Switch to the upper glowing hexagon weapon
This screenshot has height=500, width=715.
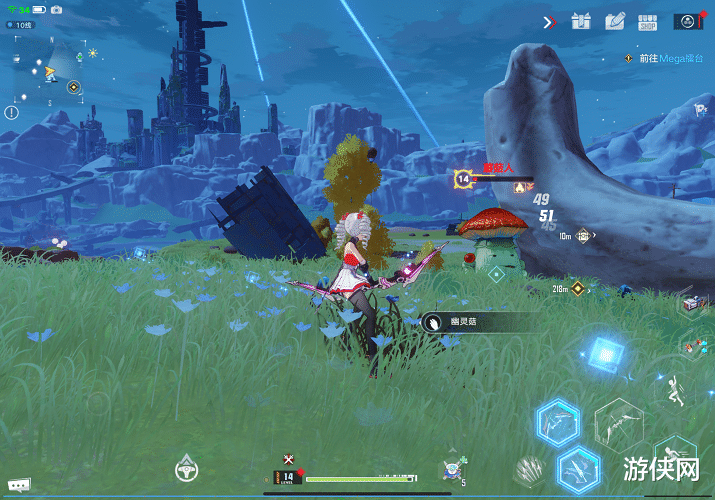coord(558,423)
